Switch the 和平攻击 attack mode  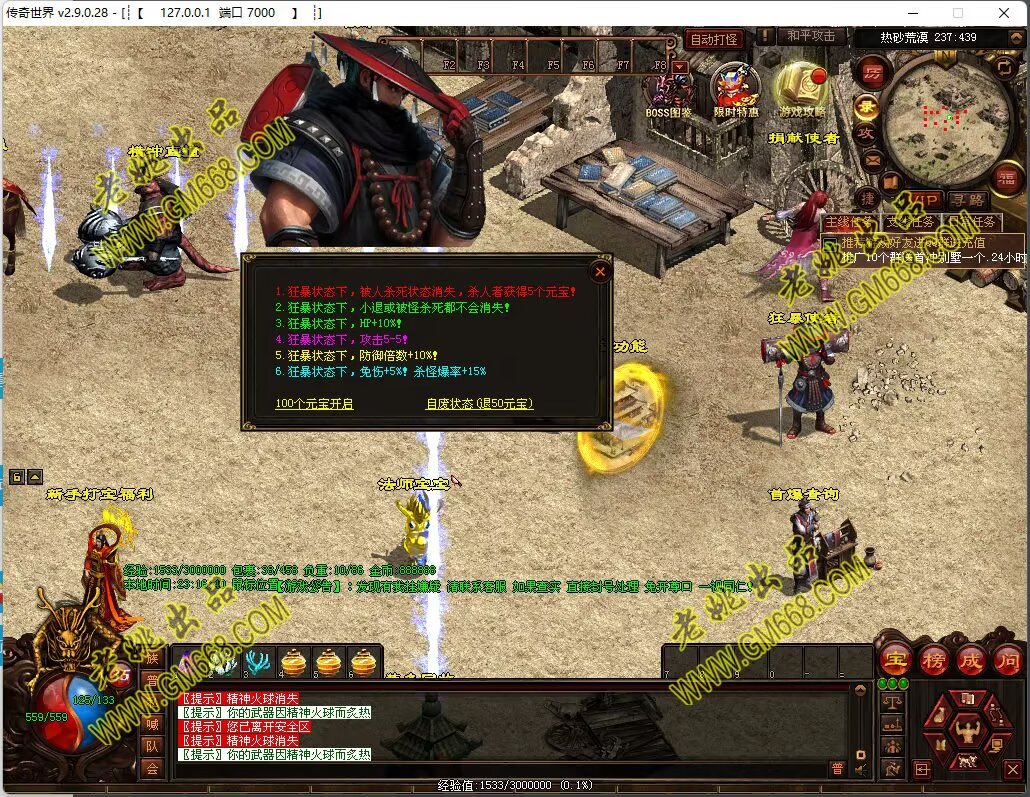pyautogui.click(x=809, y=36)
